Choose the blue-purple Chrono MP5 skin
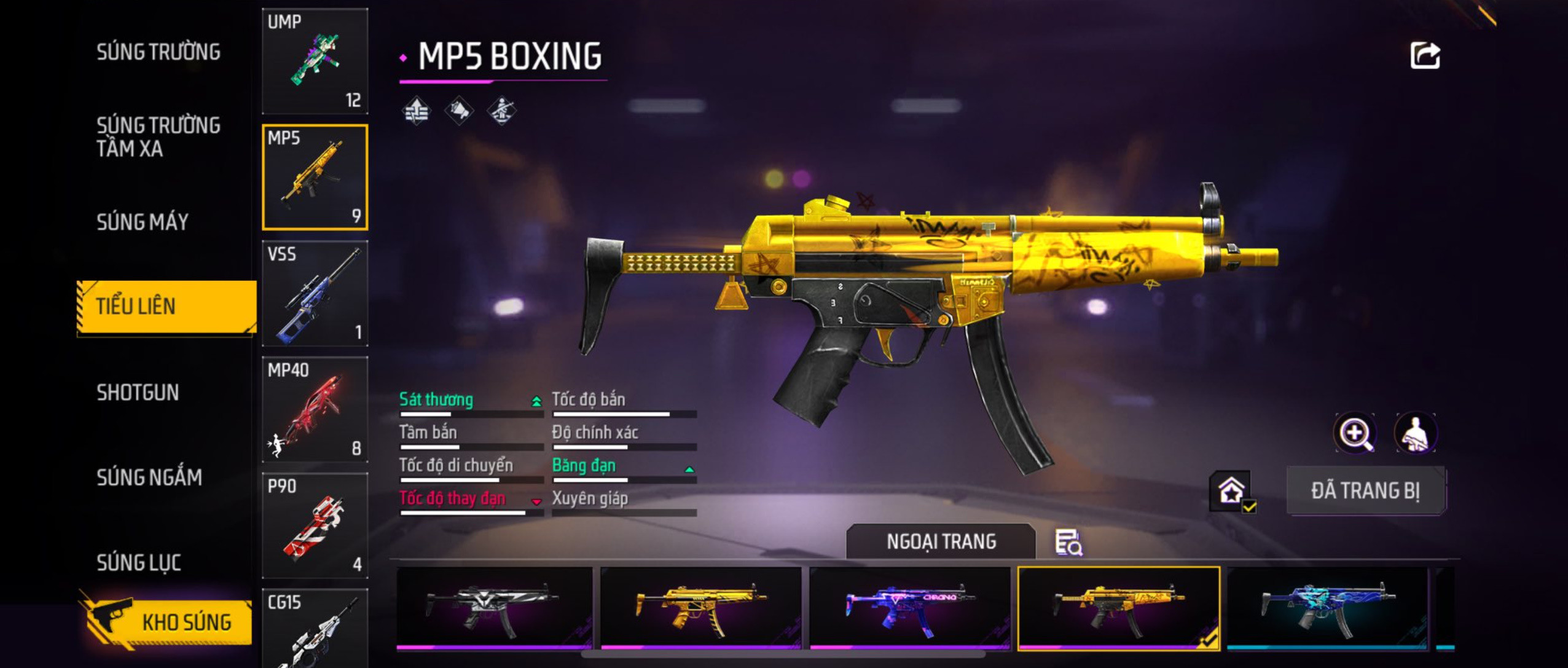1568x668 pixels. pos(910,608)
